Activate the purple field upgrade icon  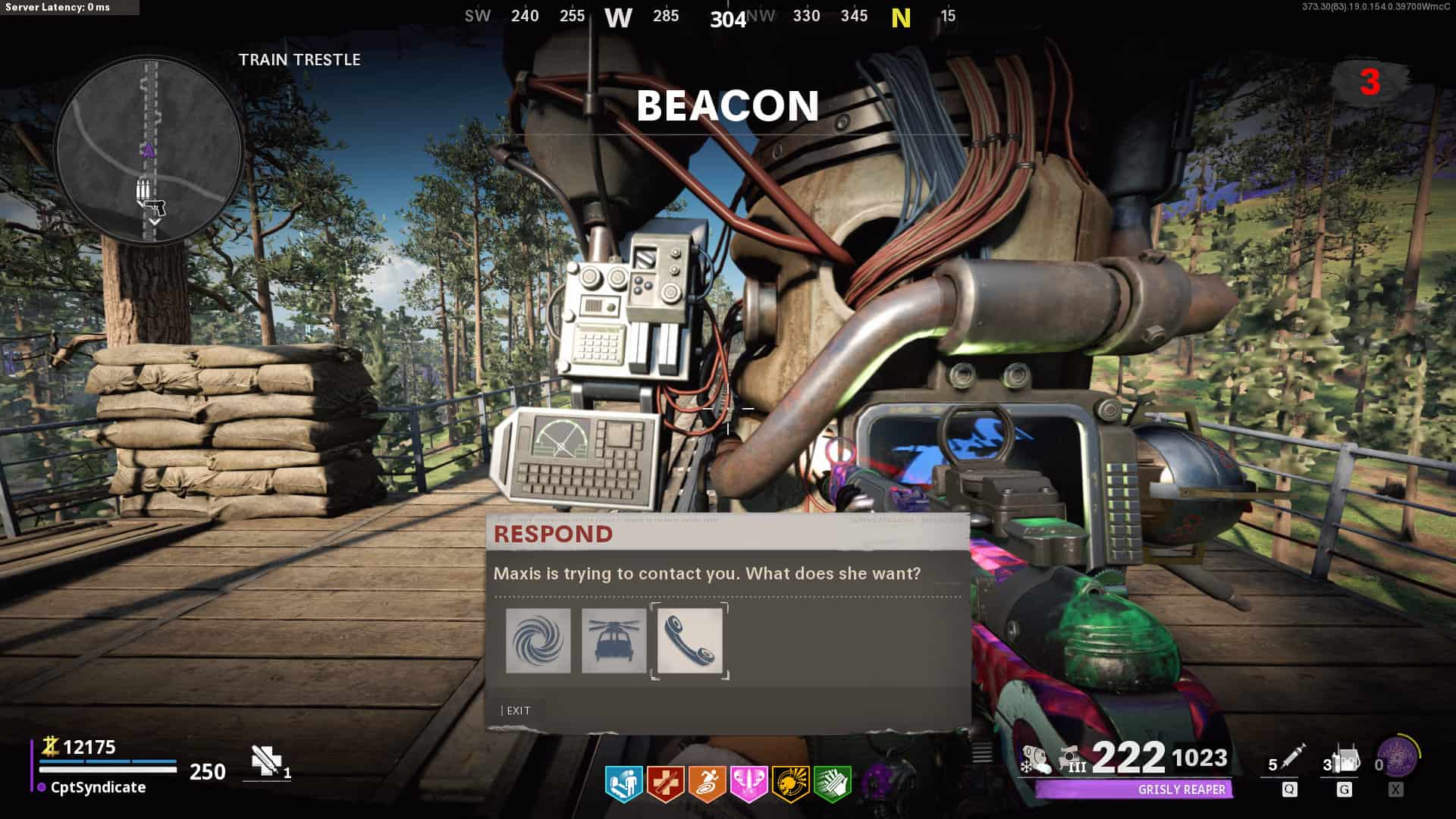1398,757
